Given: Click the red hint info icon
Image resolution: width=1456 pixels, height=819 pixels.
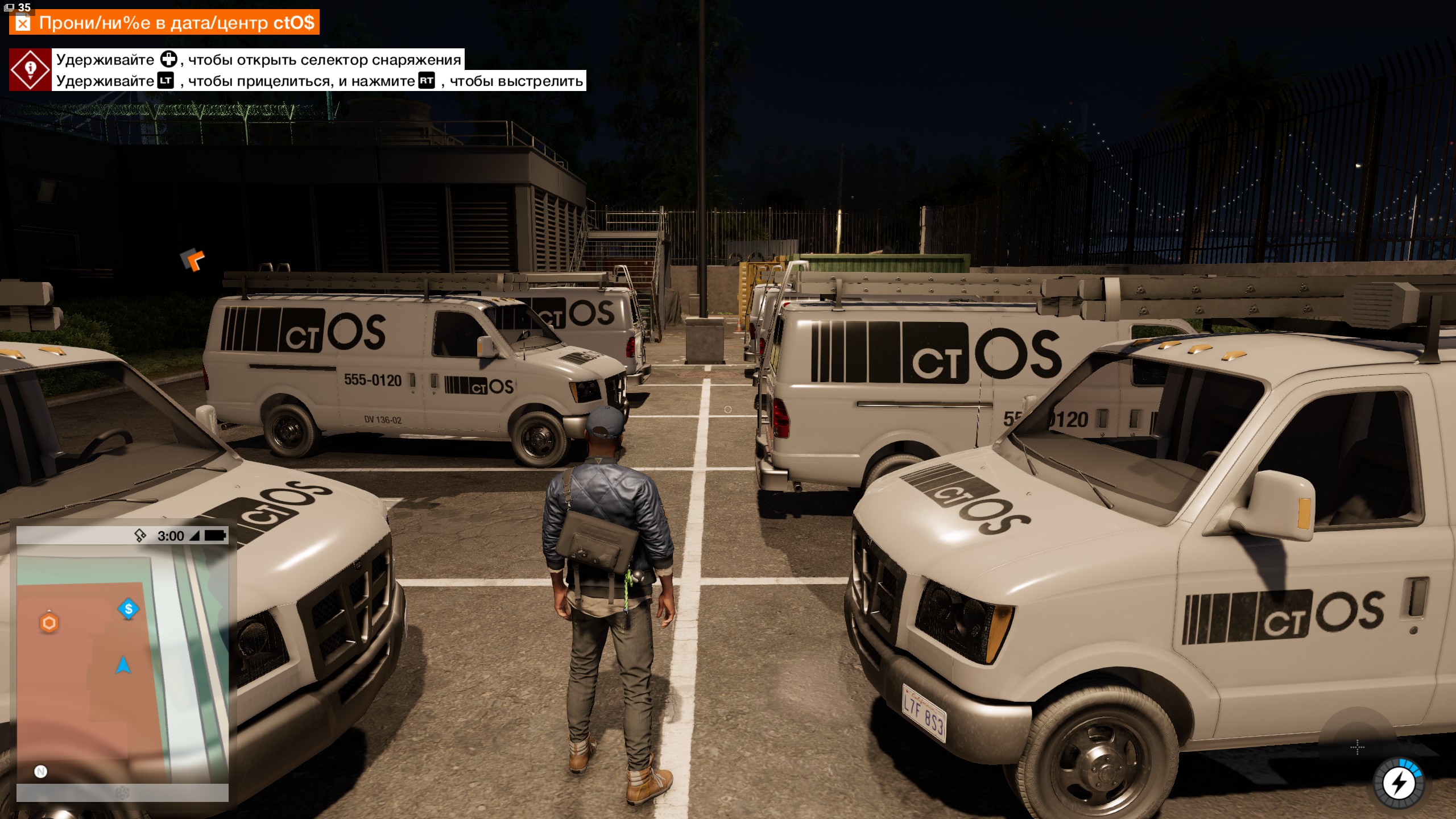Looking at the screenshot, I should click(x=30, y=69).
